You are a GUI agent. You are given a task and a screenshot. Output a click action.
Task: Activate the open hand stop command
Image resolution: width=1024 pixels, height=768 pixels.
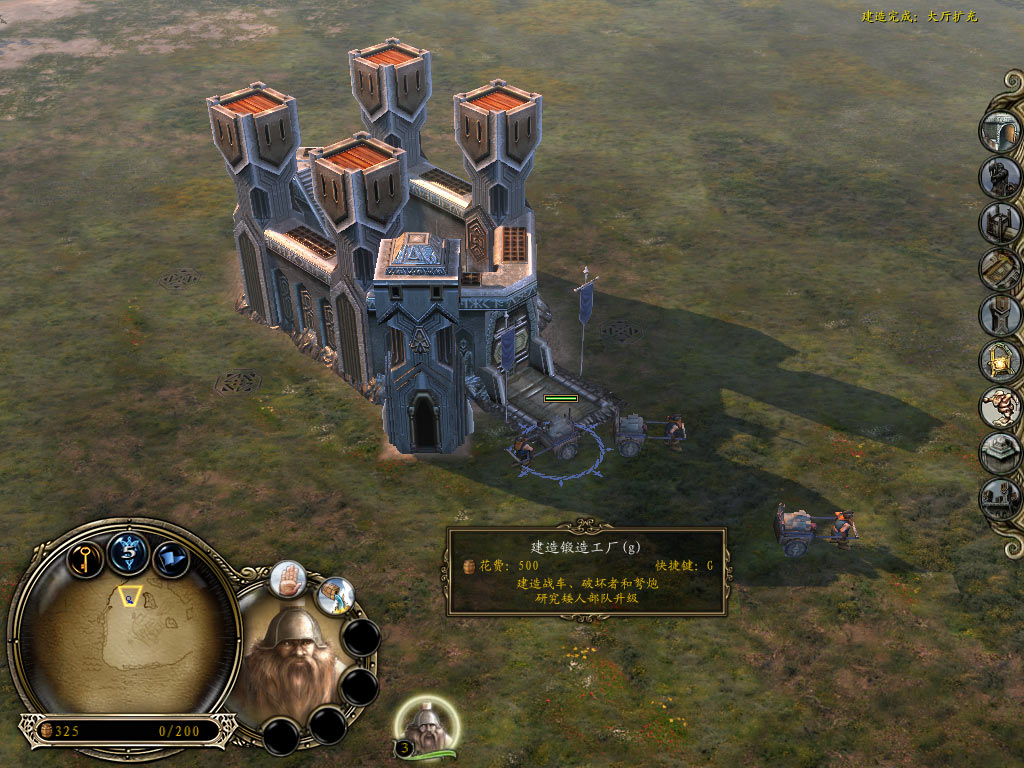point(288,579)
